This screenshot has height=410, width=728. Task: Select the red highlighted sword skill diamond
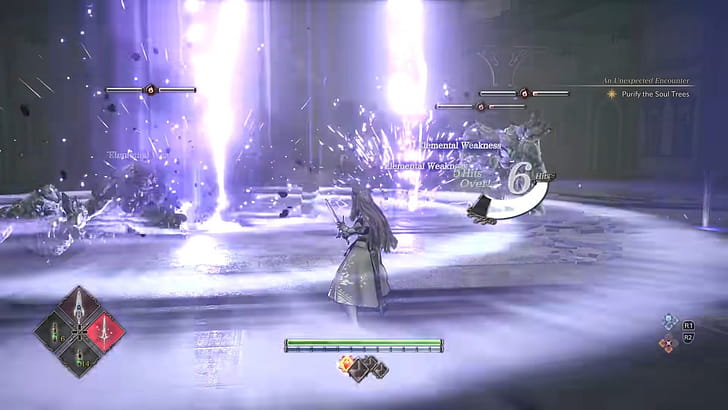(x=104, y=331)
